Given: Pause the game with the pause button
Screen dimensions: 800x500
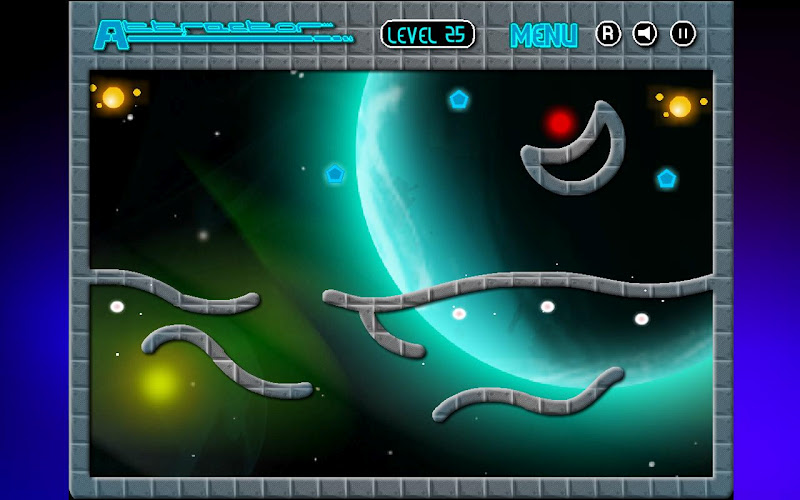Looking at the screenshot, I should point(683,34).
